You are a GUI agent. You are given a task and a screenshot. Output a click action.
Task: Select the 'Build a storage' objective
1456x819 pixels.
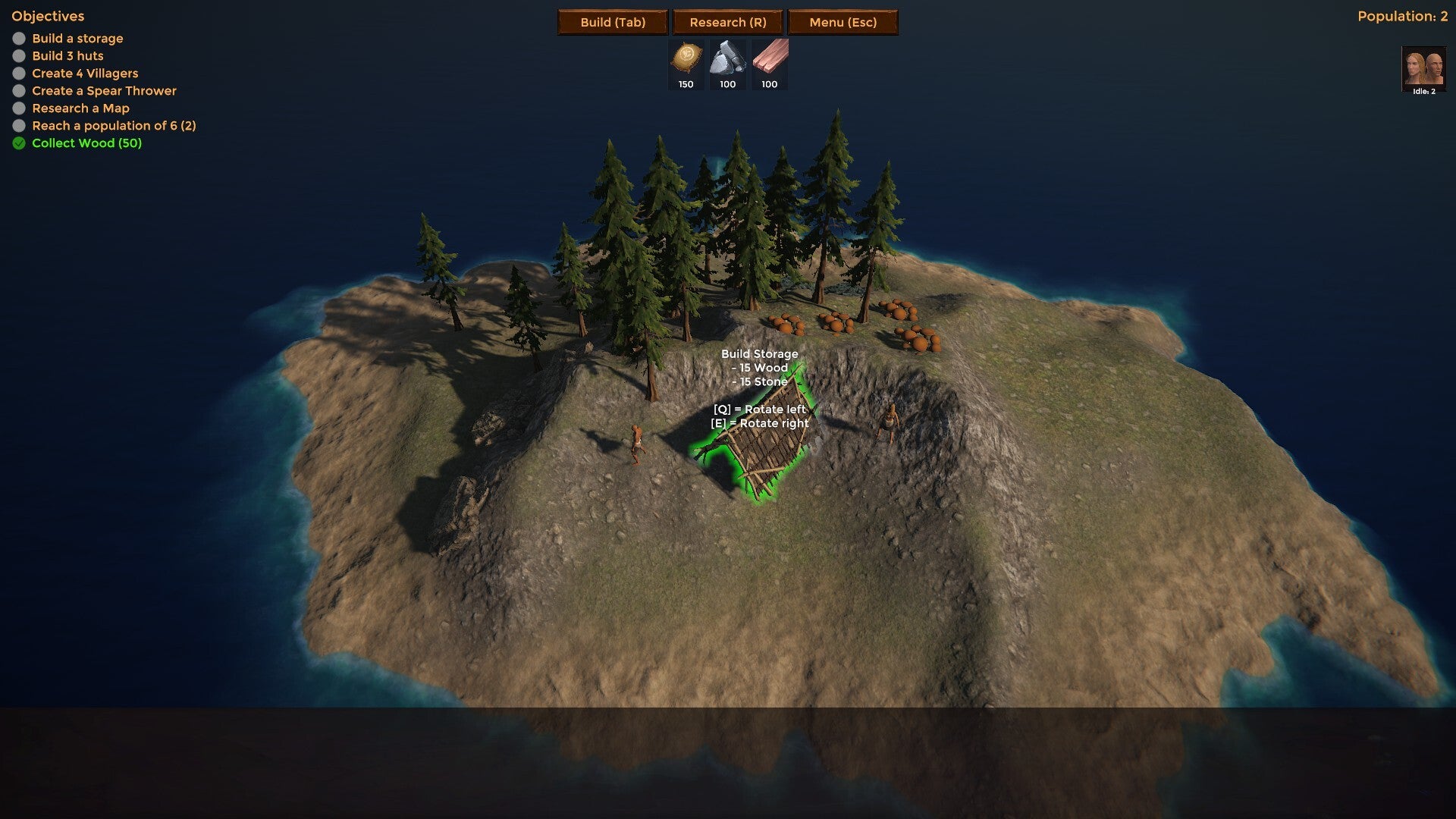[x=77, y=39]
